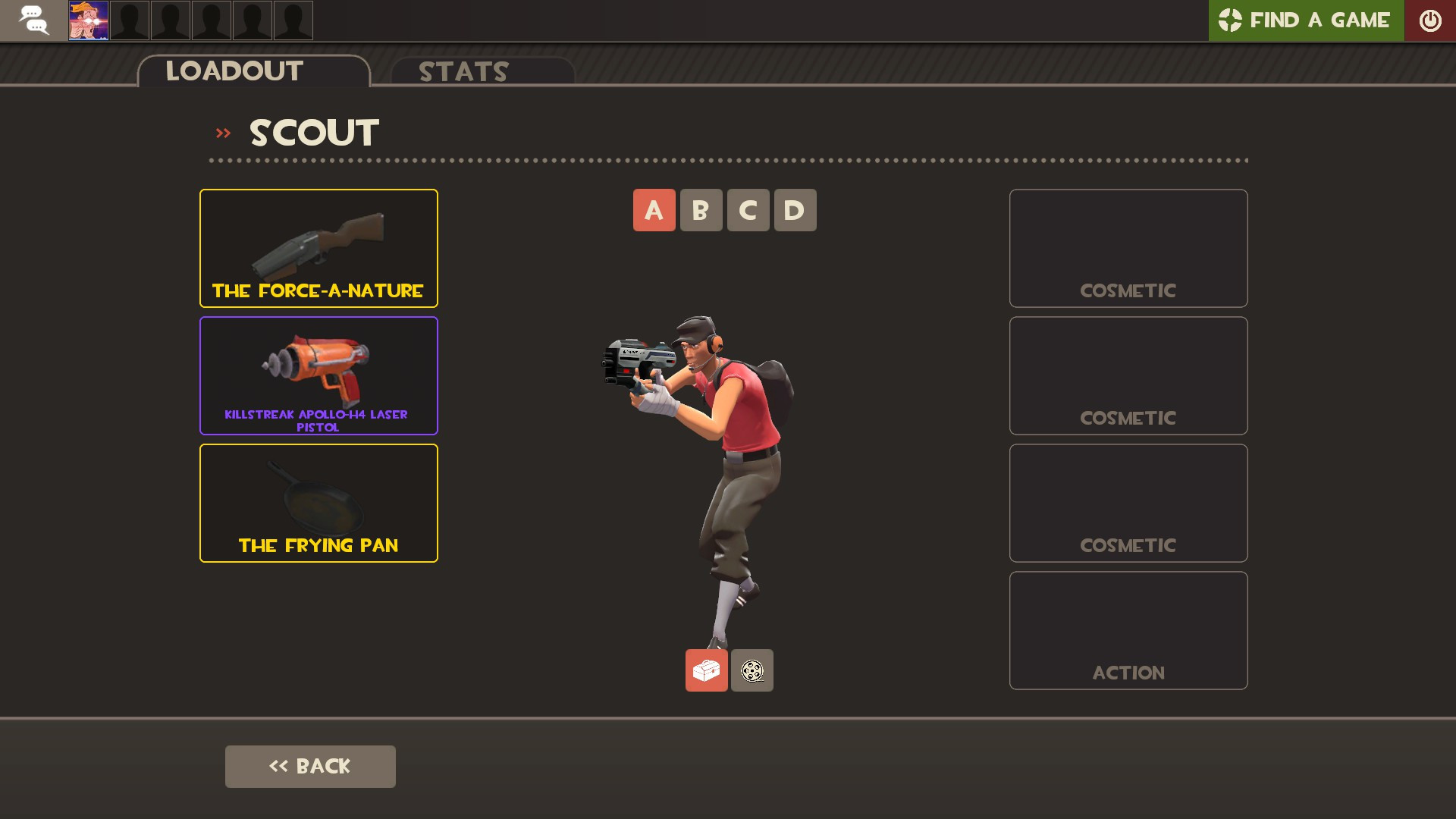
Task: Select The Force-A-Nature primary weapon slot
Action: pos(318,247)
